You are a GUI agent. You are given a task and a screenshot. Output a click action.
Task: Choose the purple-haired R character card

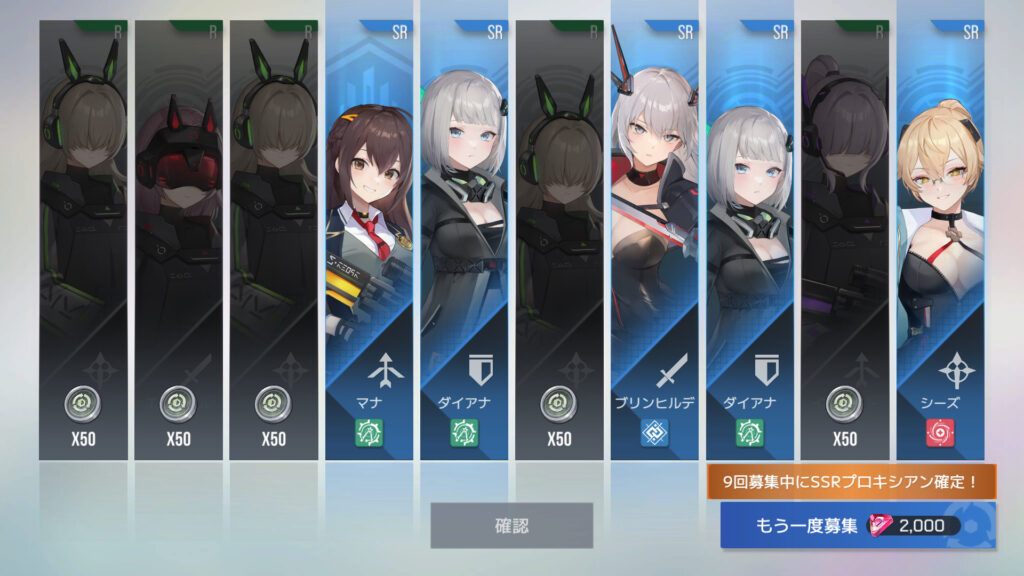click(844, 240)
